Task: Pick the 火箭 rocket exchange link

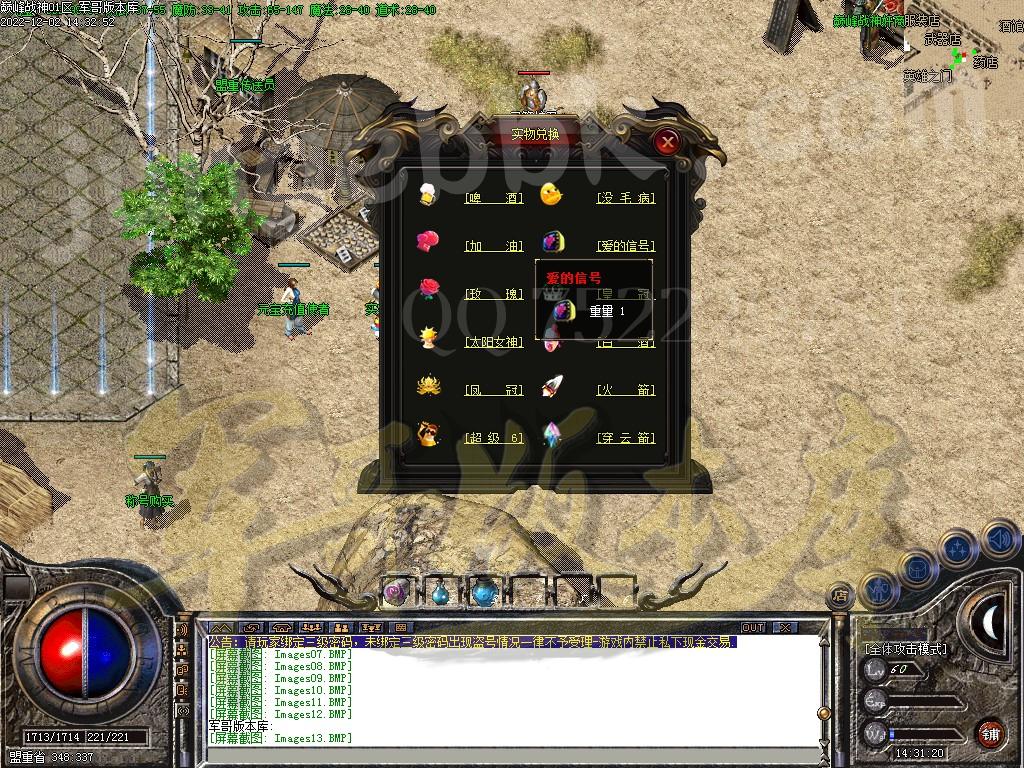Action: pos(626,390)
